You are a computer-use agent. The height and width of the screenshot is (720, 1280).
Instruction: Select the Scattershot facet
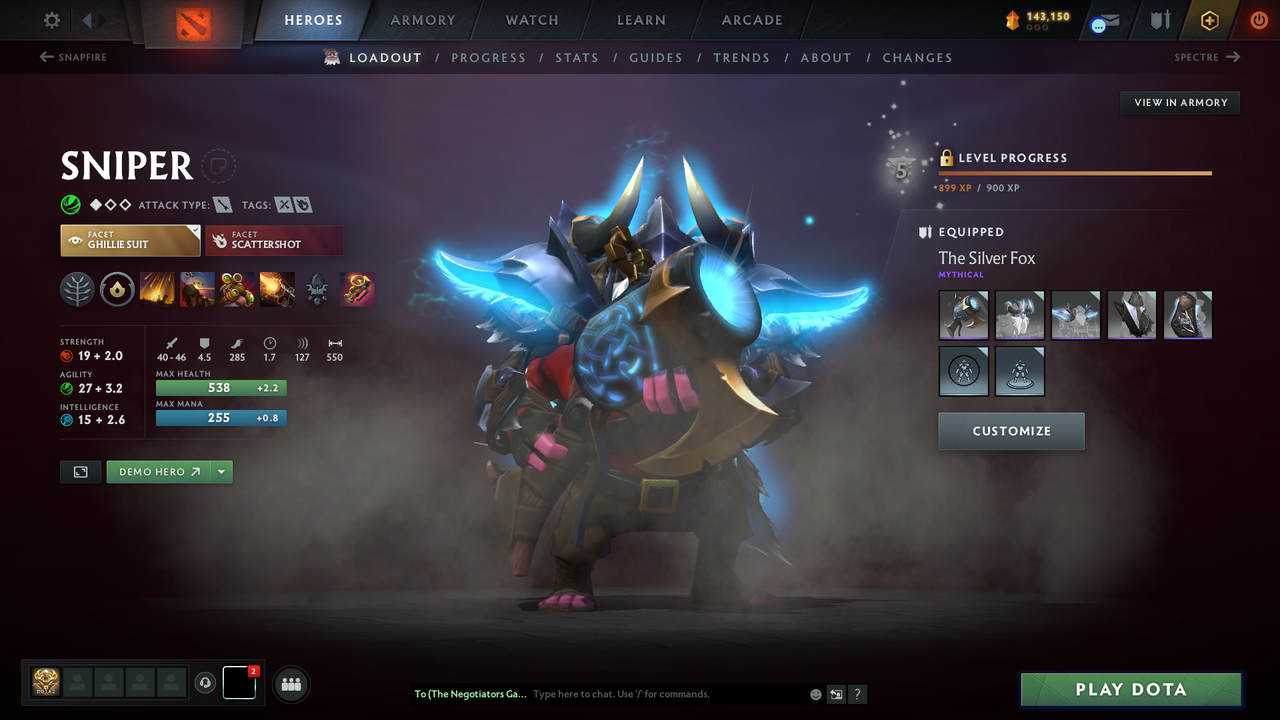pos(274,240)
